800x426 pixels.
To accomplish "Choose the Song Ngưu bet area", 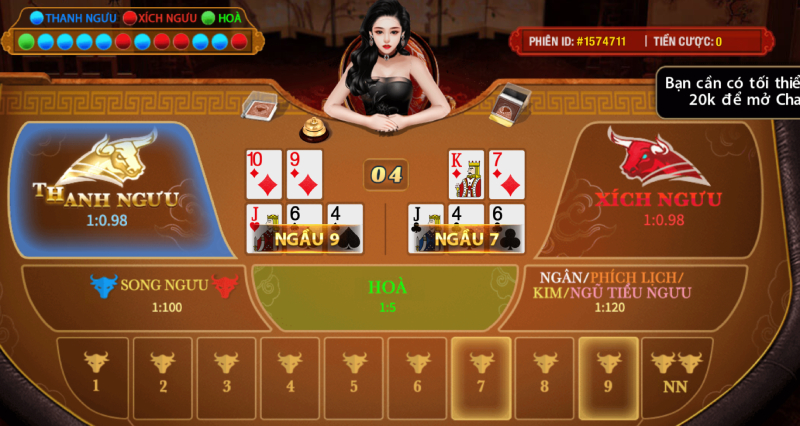I will coord(140,295).
